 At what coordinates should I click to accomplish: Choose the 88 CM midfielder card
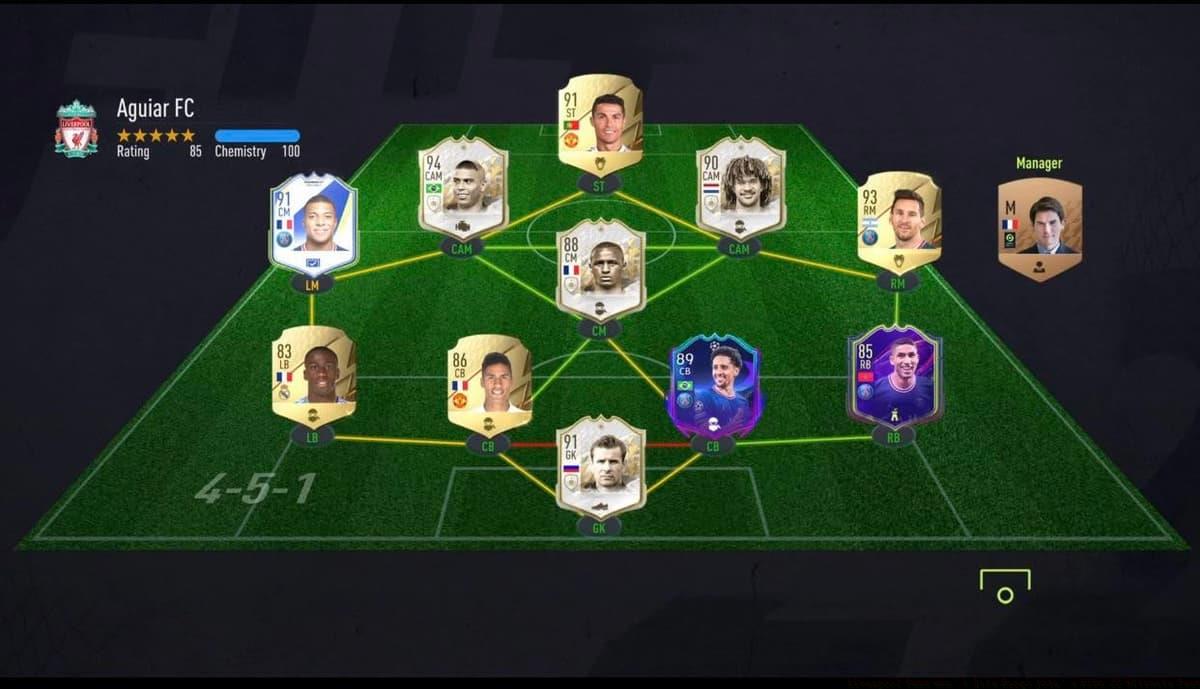click(600, 268)
